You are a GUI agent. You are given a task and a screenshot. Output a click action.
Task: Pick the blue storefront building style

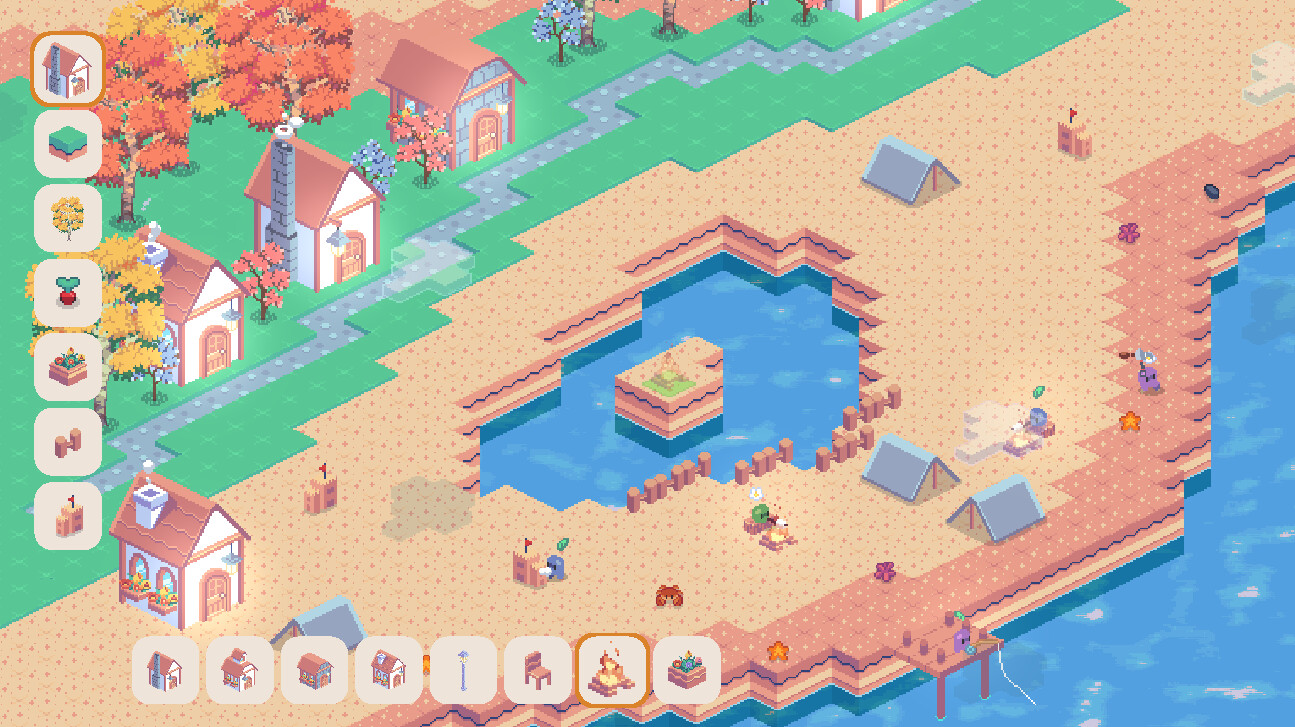[x=313, y=672]
